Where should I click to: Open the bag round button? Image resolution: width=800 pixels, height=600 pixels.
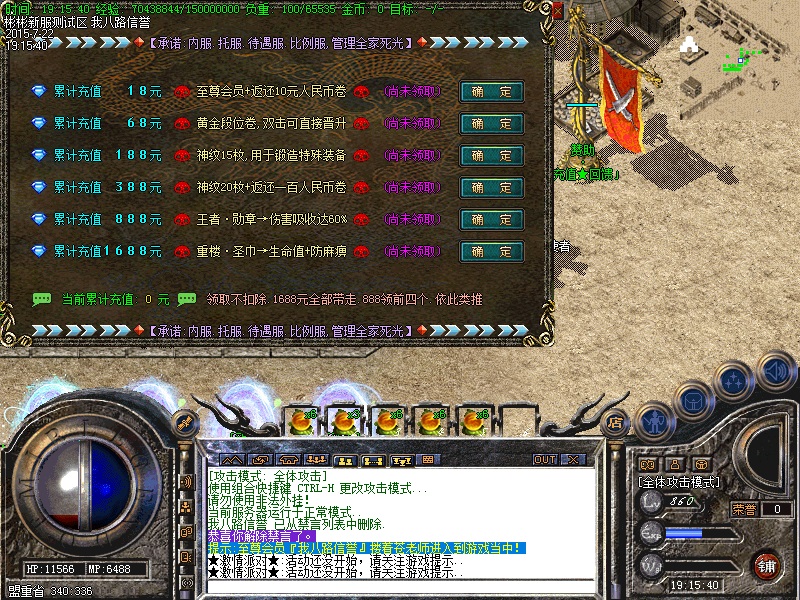[692, 399]
